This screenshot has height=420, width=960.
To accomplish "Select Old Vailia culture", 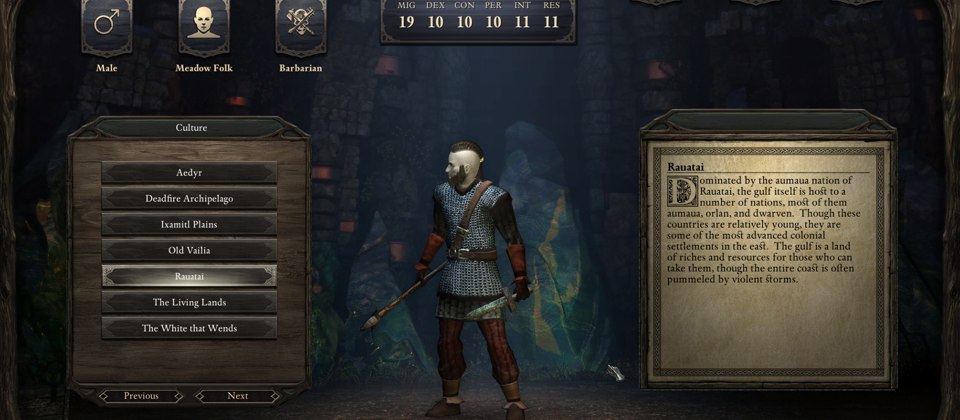I will click(189, 250).
